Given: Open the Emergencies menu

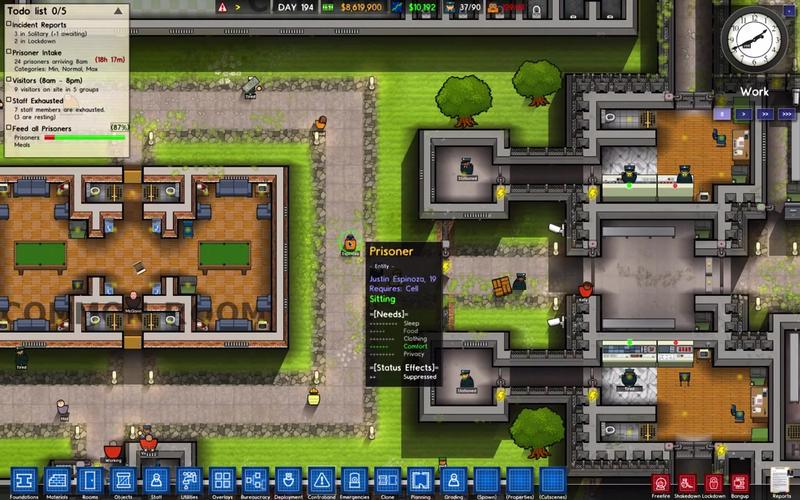Looking at the screenshot, I should click(352, 480).
